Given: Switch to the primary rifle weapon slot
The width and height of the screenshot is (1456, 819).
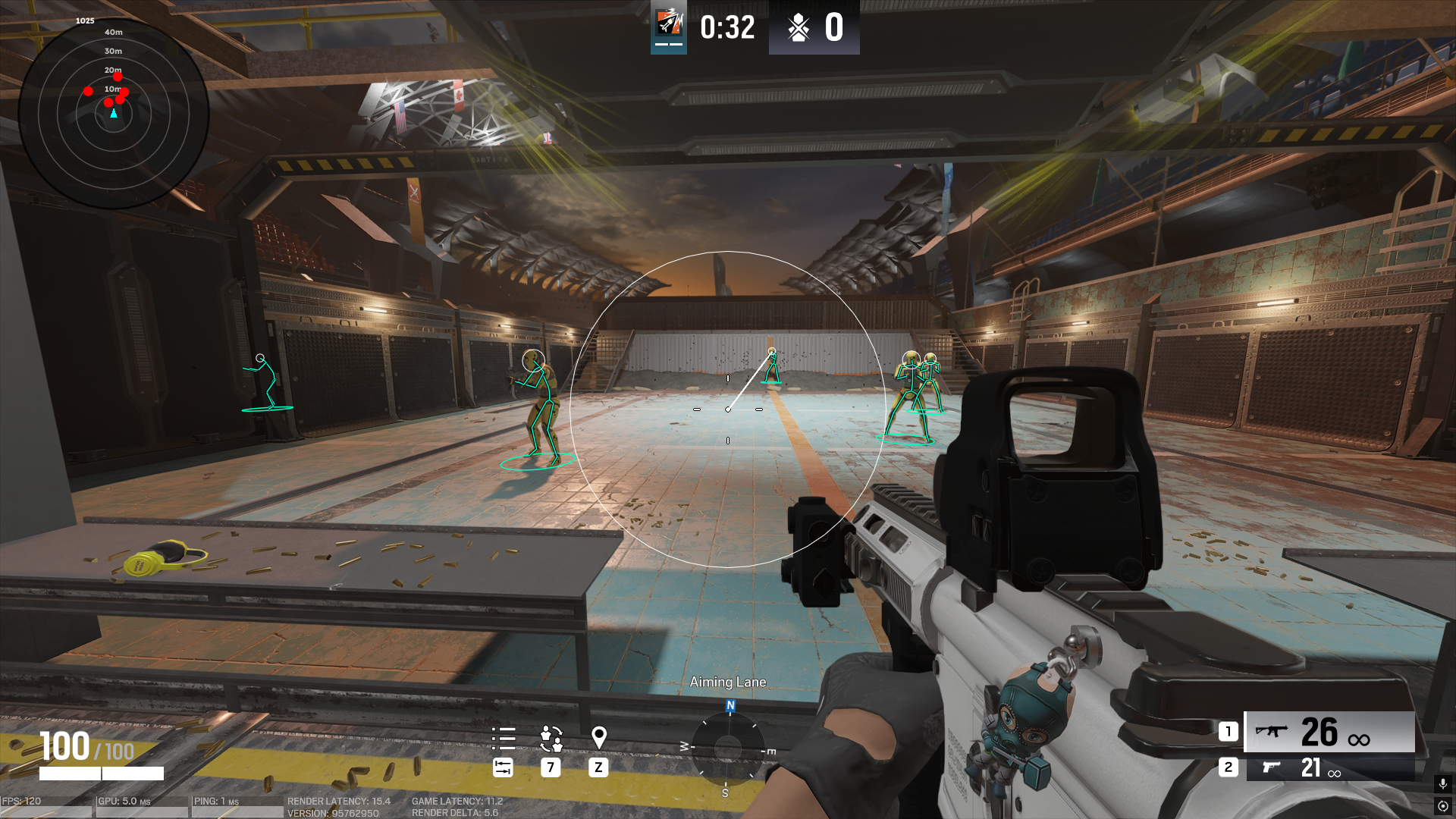Looking at the screenshot, I should tap(1329, 732).
